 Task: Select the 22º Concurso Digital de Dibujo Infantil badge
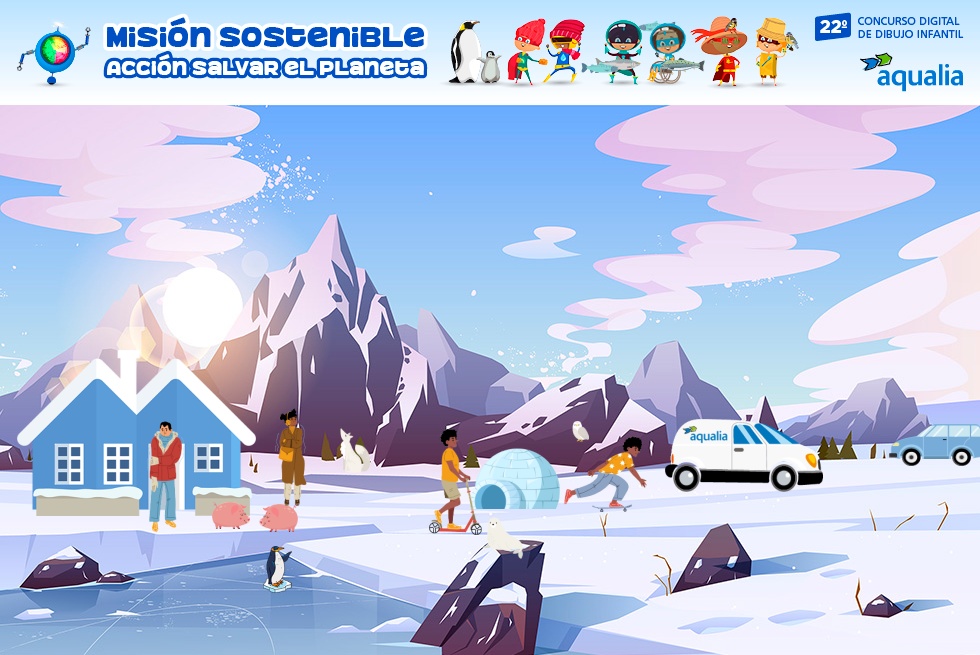pos(888,27)
